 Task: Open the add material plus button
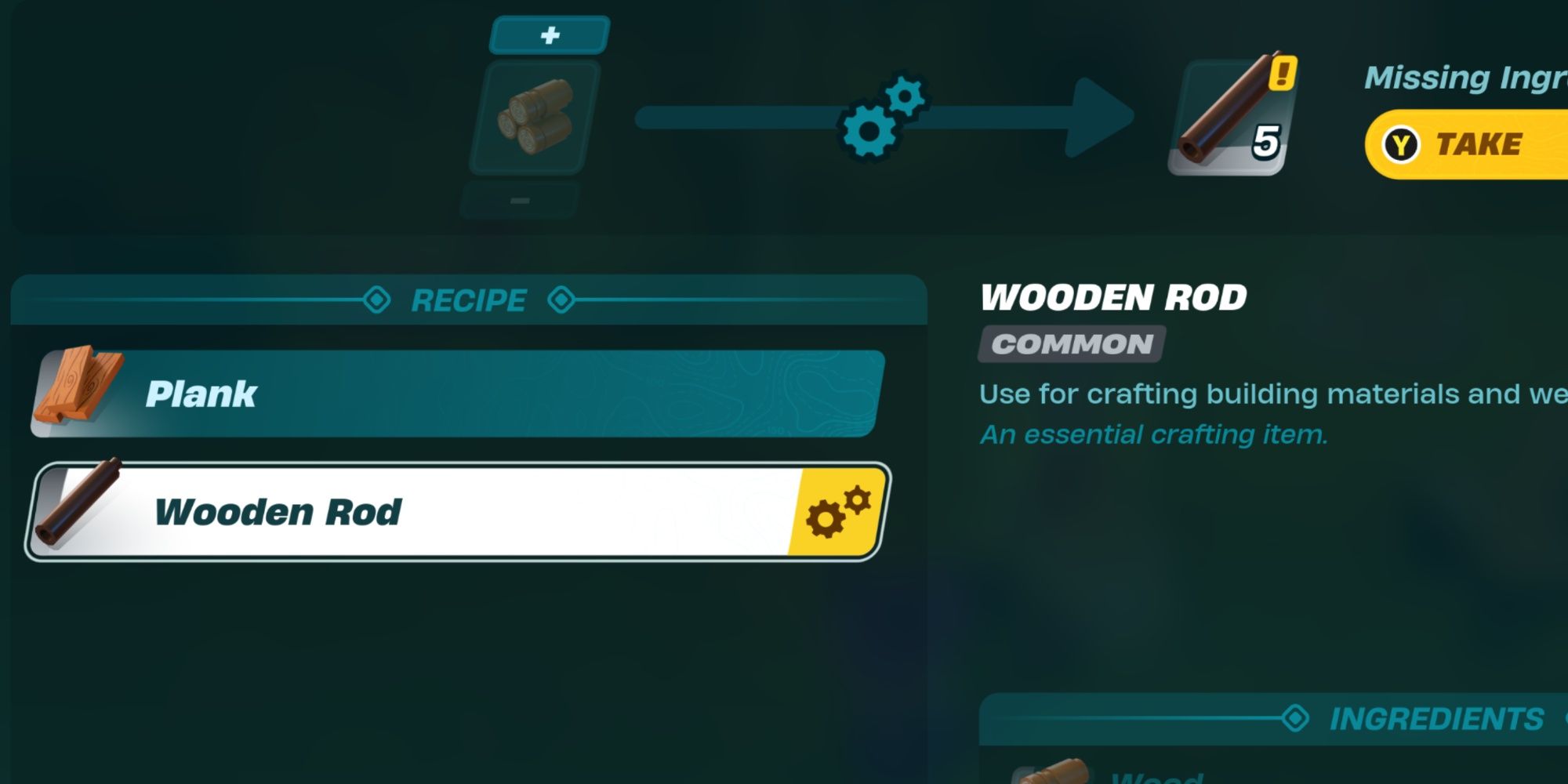[549, 33]
